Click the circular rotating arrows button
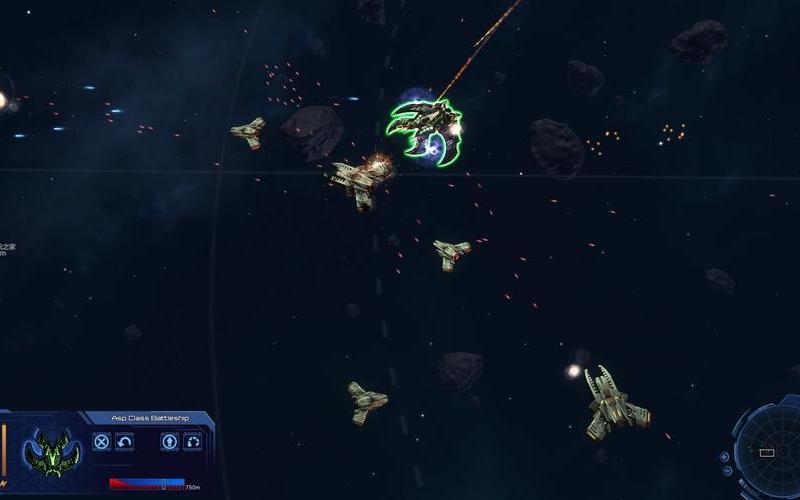800x500 pixels. tap(193, 441)
